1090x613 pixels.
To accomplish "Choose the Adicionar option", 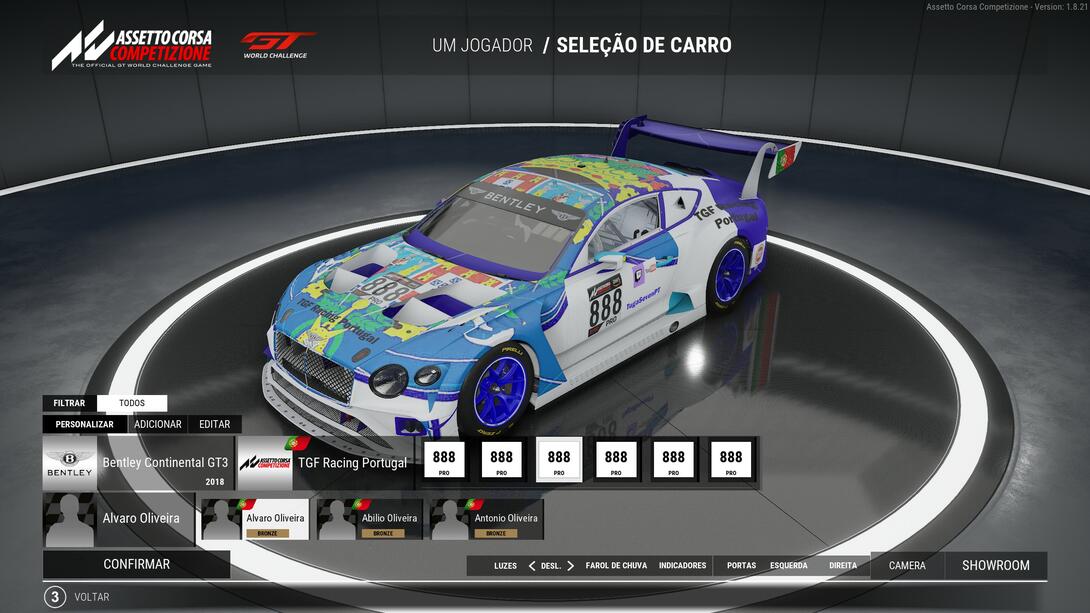I will pyautogui.click(x=158, y=424).
